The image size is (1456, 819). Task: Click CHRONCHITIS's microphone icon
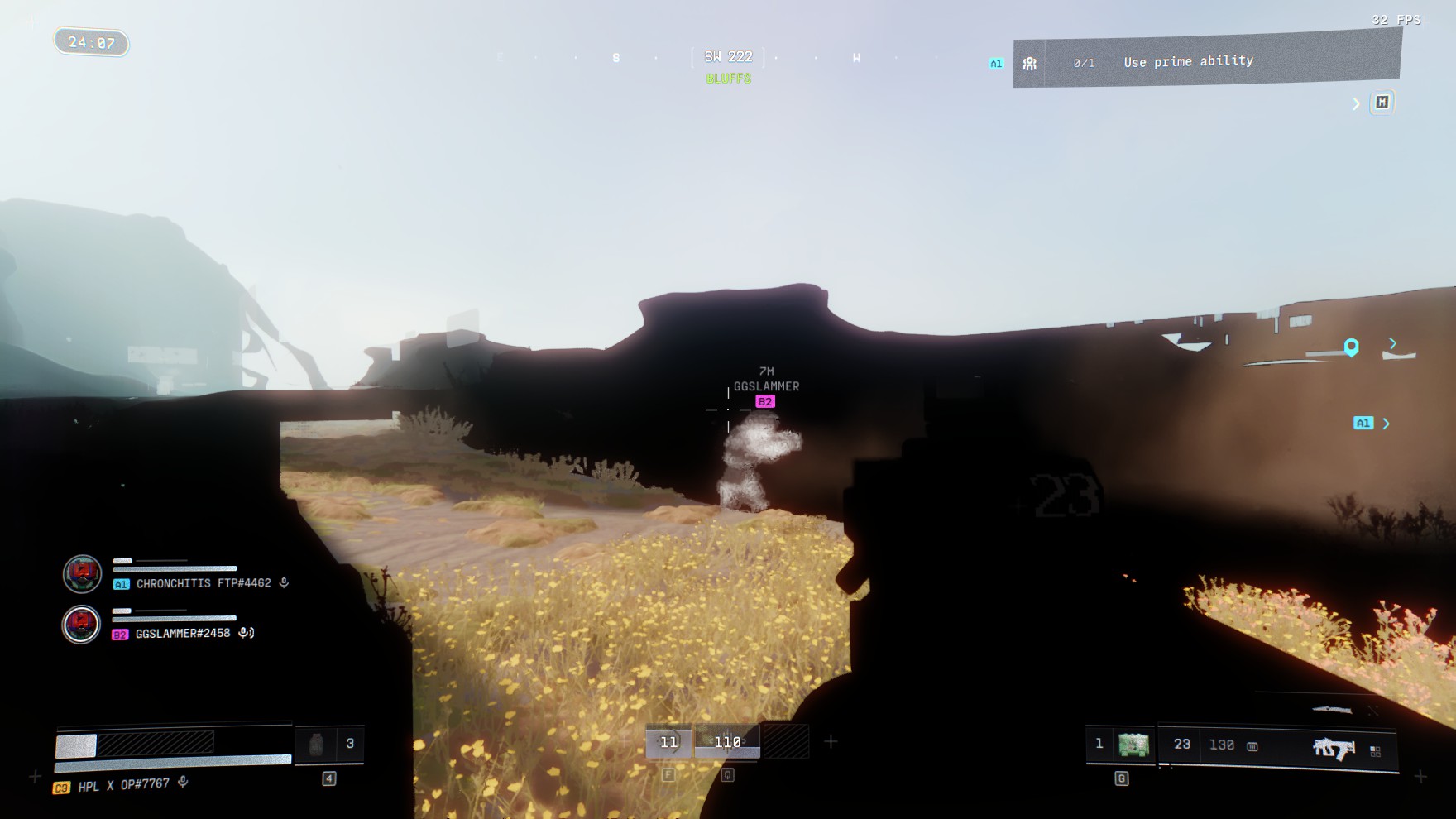[x=285, y=583]
